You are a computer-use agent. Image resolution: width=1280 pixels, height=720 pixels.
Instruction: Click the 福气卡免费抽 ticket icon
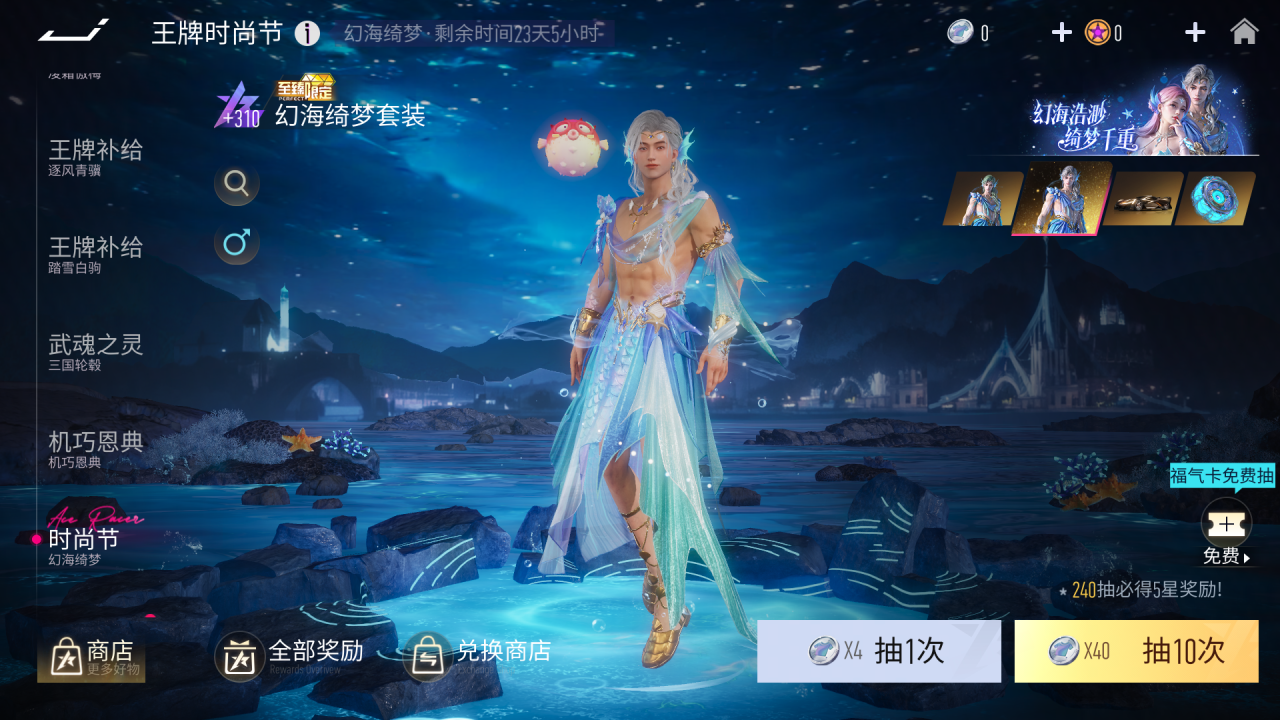pos(1227,524)
